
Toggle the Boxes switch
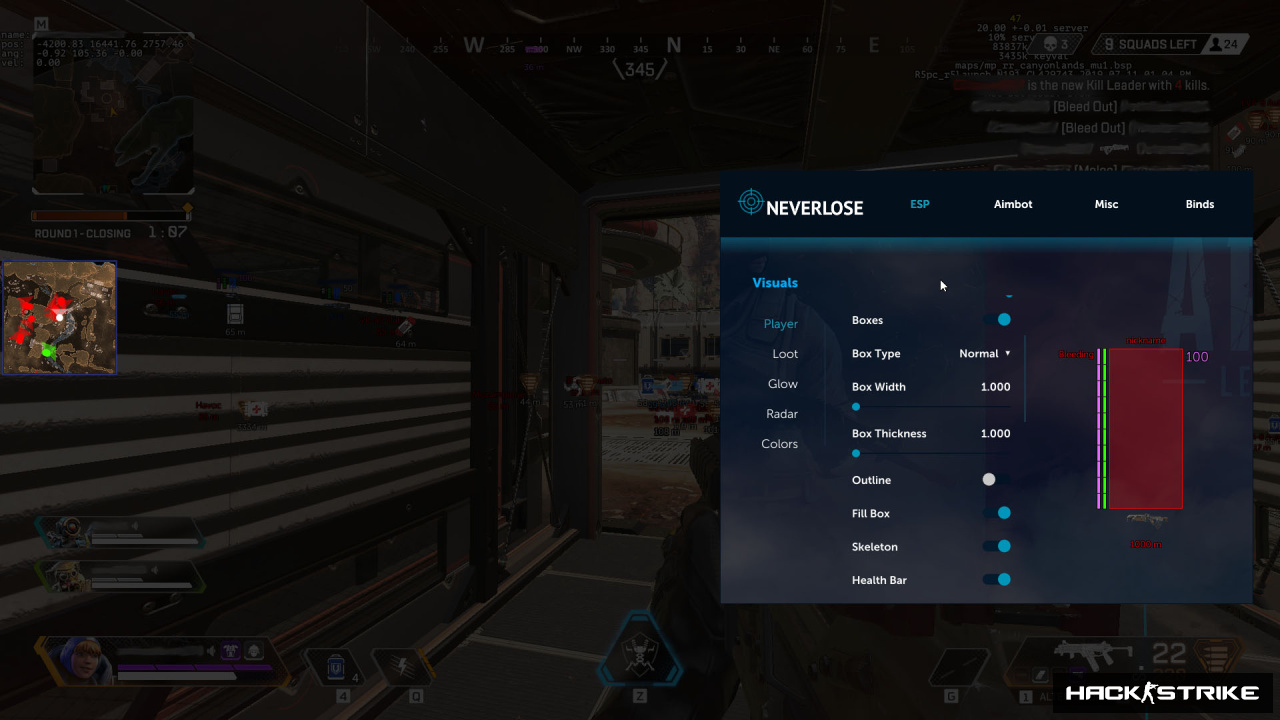(997, 320)
